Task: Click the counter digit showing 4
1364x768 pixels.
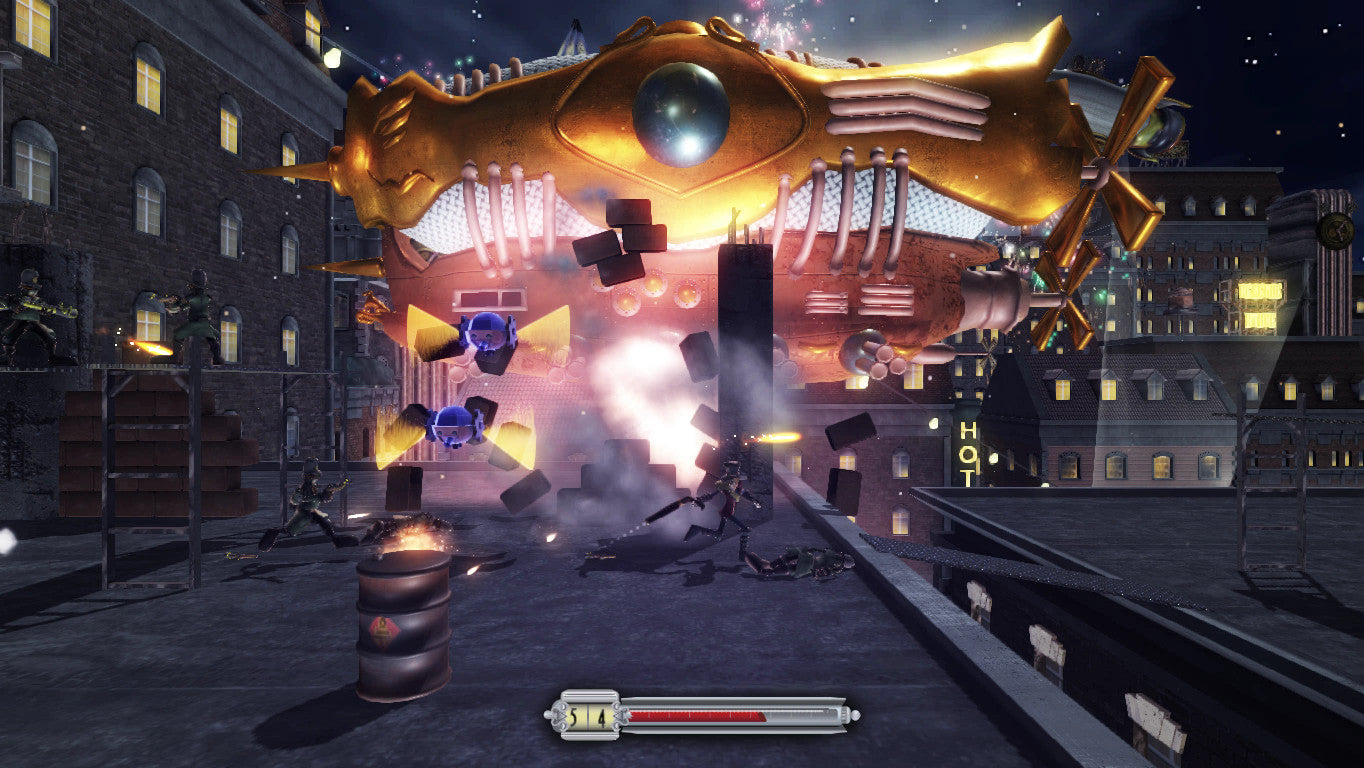Action: pyautogui.click(x=600, y=715)
